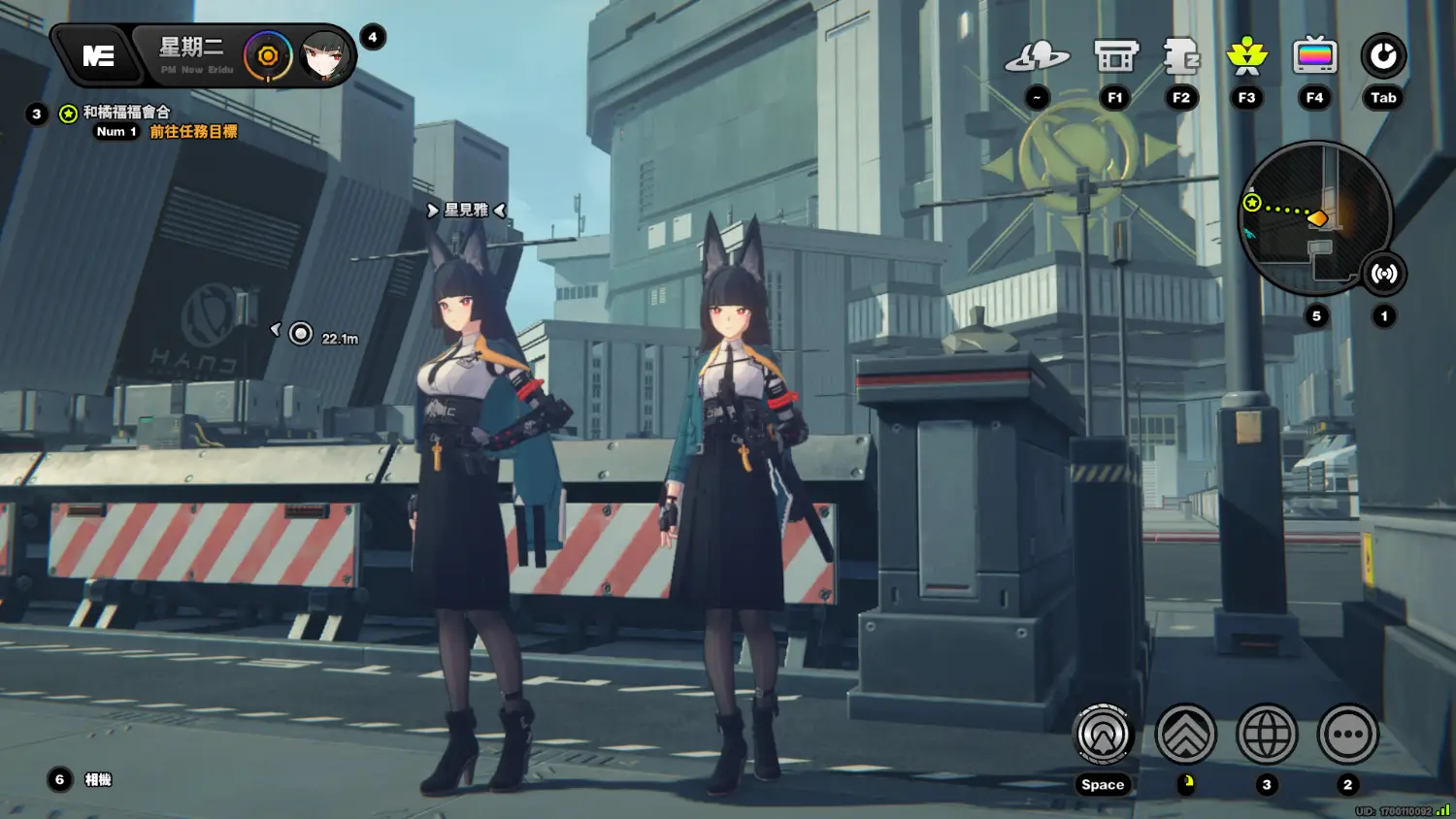Click the 22.1m objective distance marker

302,335
